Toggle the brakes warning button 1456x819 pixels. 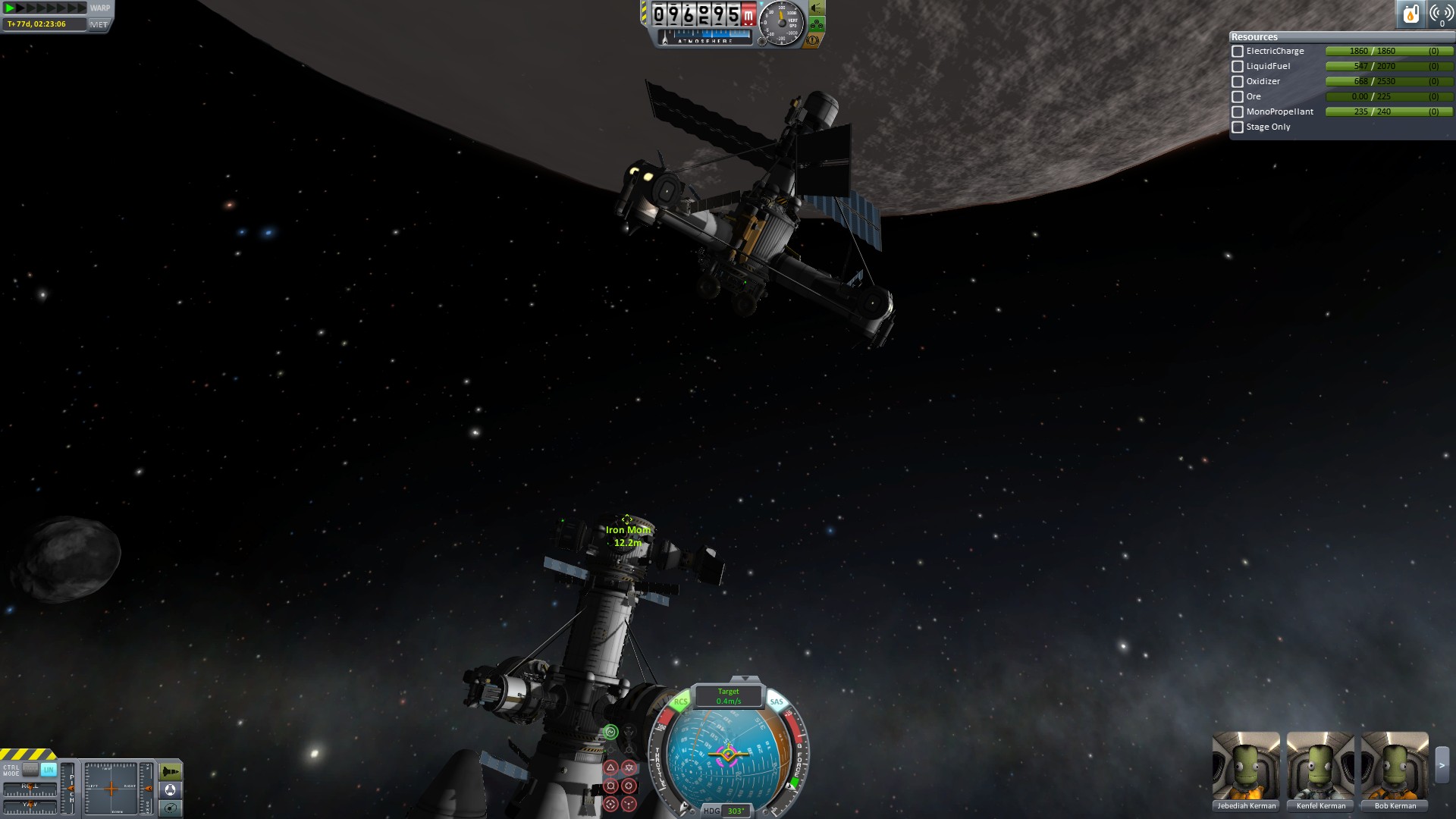pos(813,39)
